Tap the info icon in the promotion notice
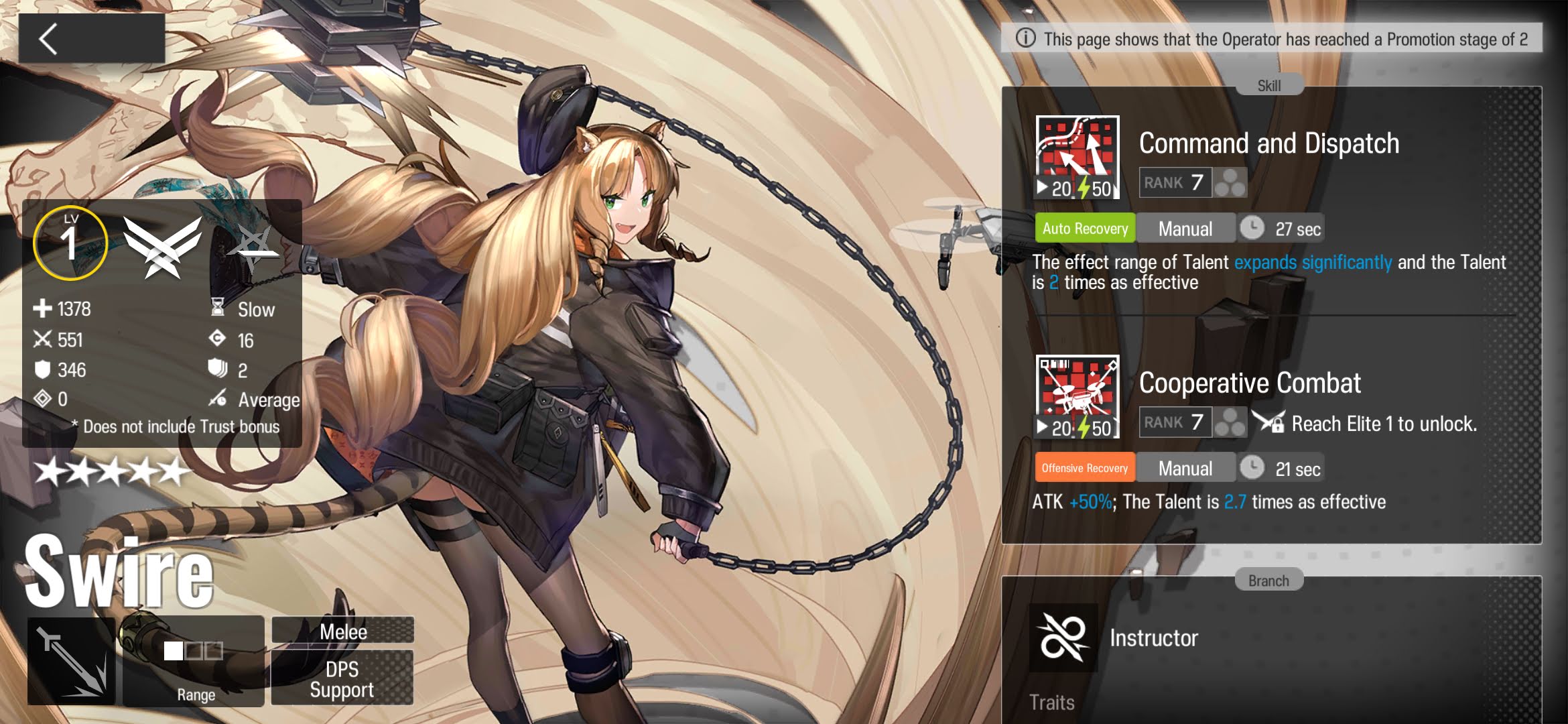Image resolution: width=1568 pixels, height=724 pixels. point(1025,38)
